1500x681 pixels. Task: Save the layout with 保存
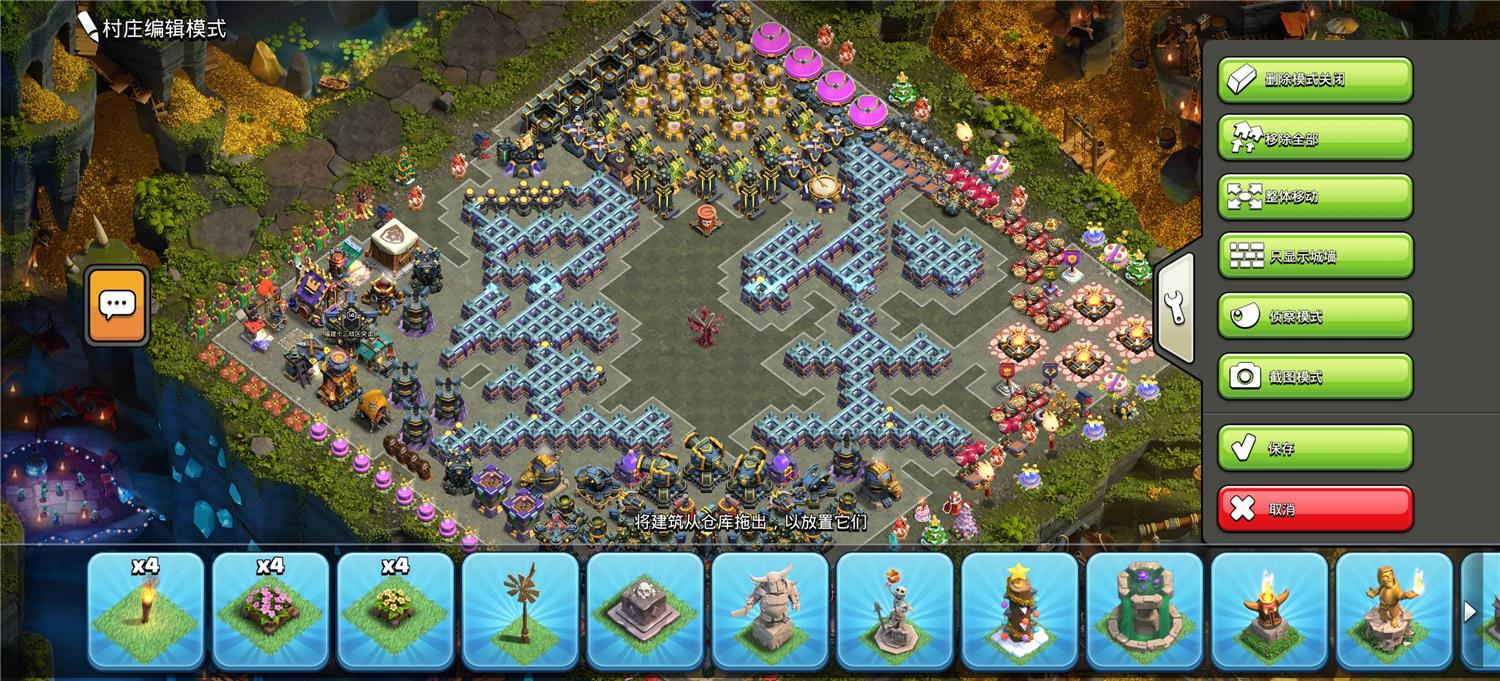pos(1314,448)
